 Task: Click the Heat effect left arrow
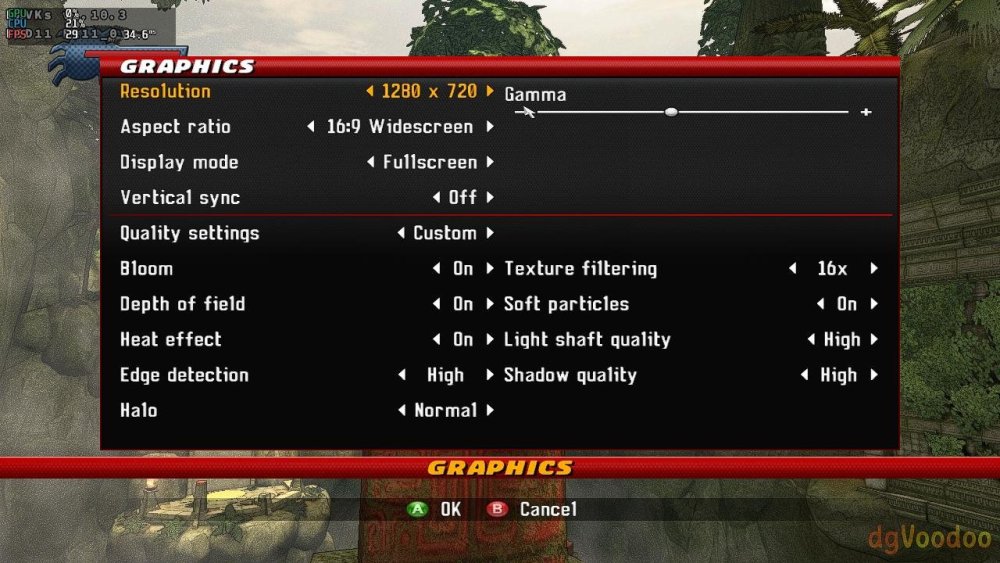436,340
